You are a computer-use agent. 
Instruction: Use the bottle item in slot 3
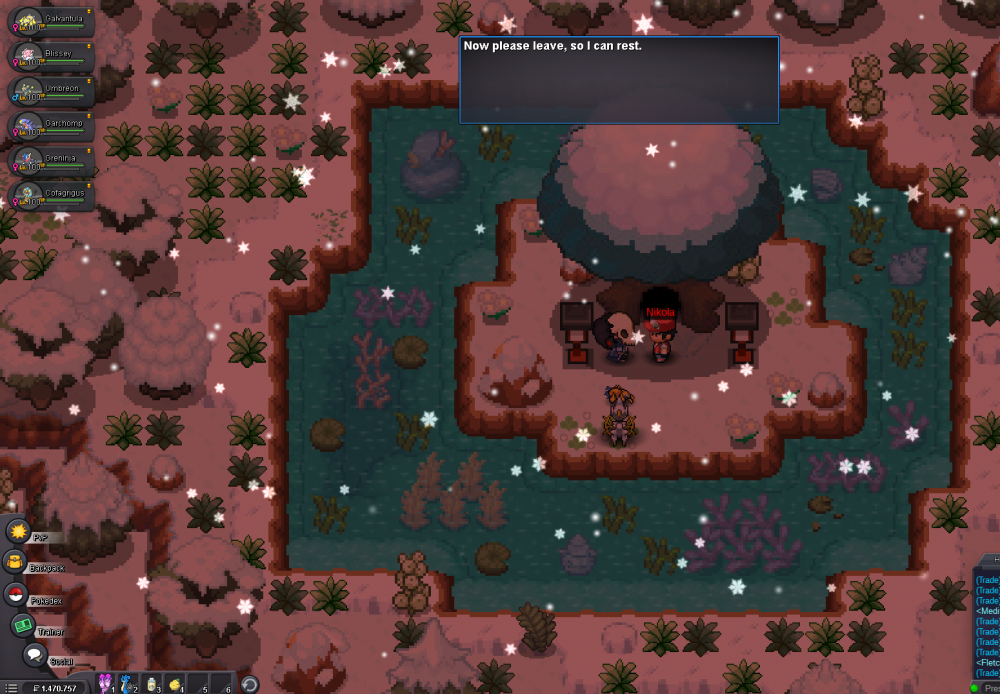click(x=153, y=684)
